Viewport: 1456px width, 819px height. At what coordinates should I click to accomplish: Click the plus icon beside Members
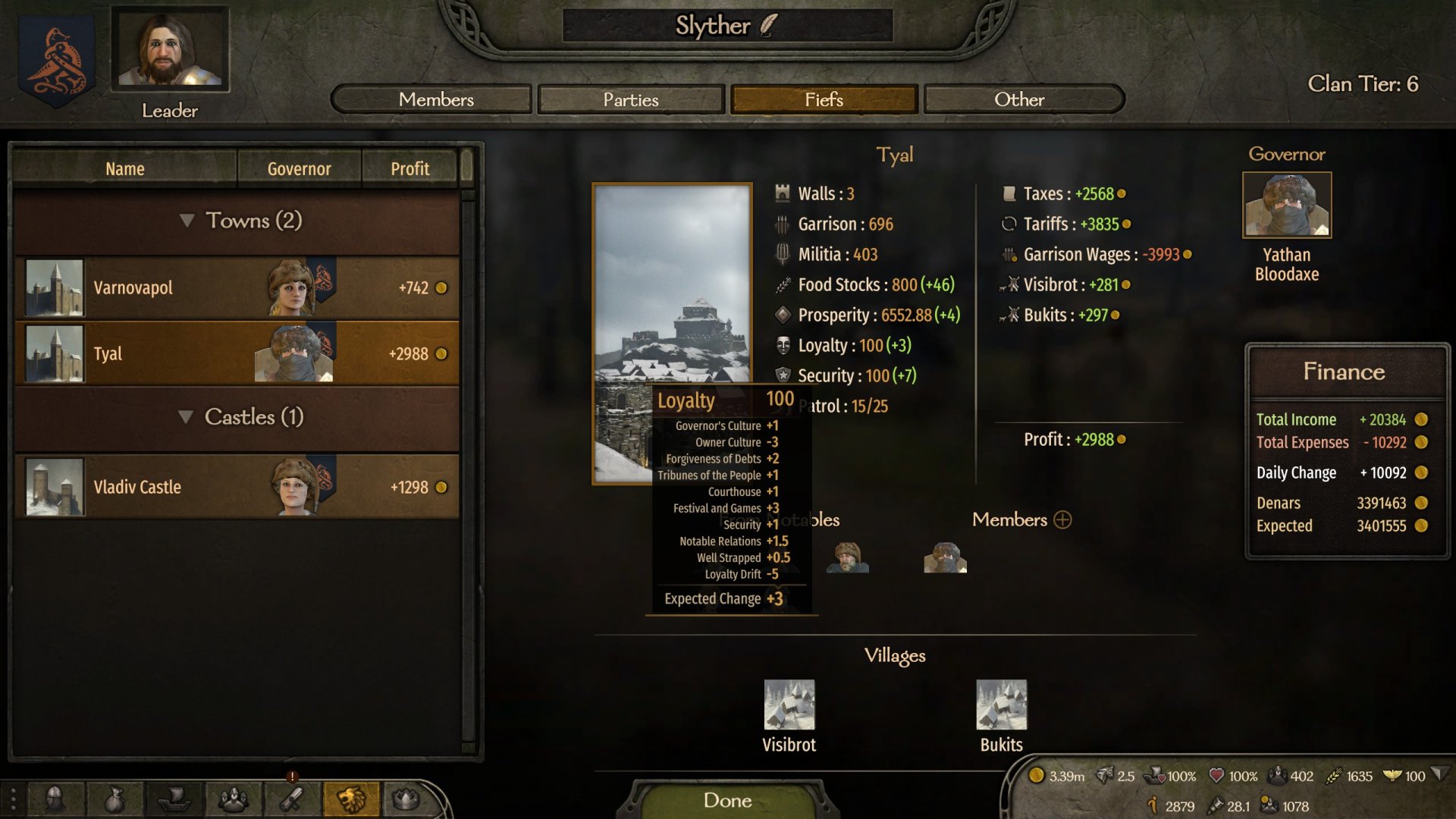tap(1062, 519)
